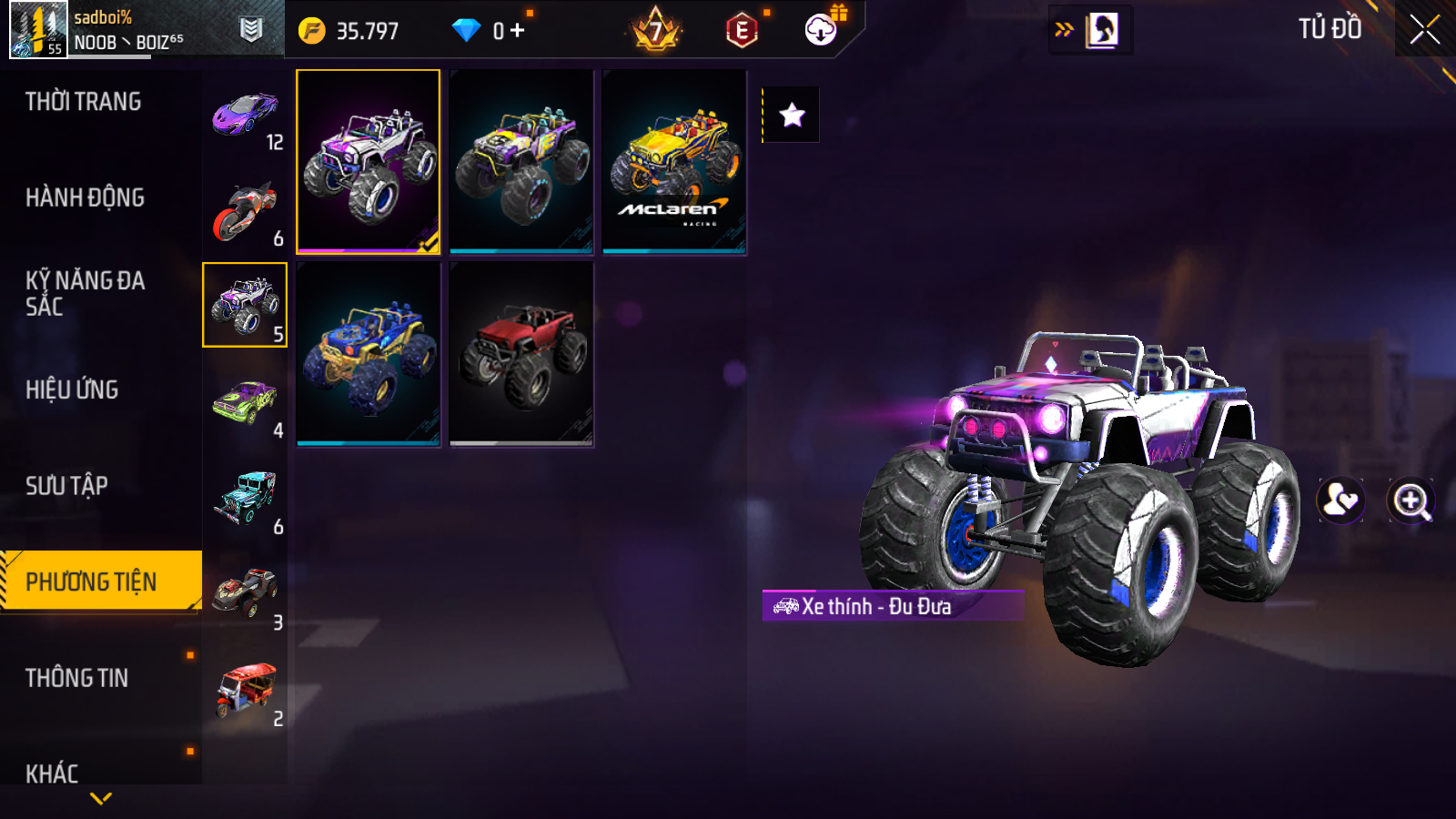Add diamonds with the plus button
Image resolution: width=1456 pixels, height=819 pixels.
[x=518, y=31]
